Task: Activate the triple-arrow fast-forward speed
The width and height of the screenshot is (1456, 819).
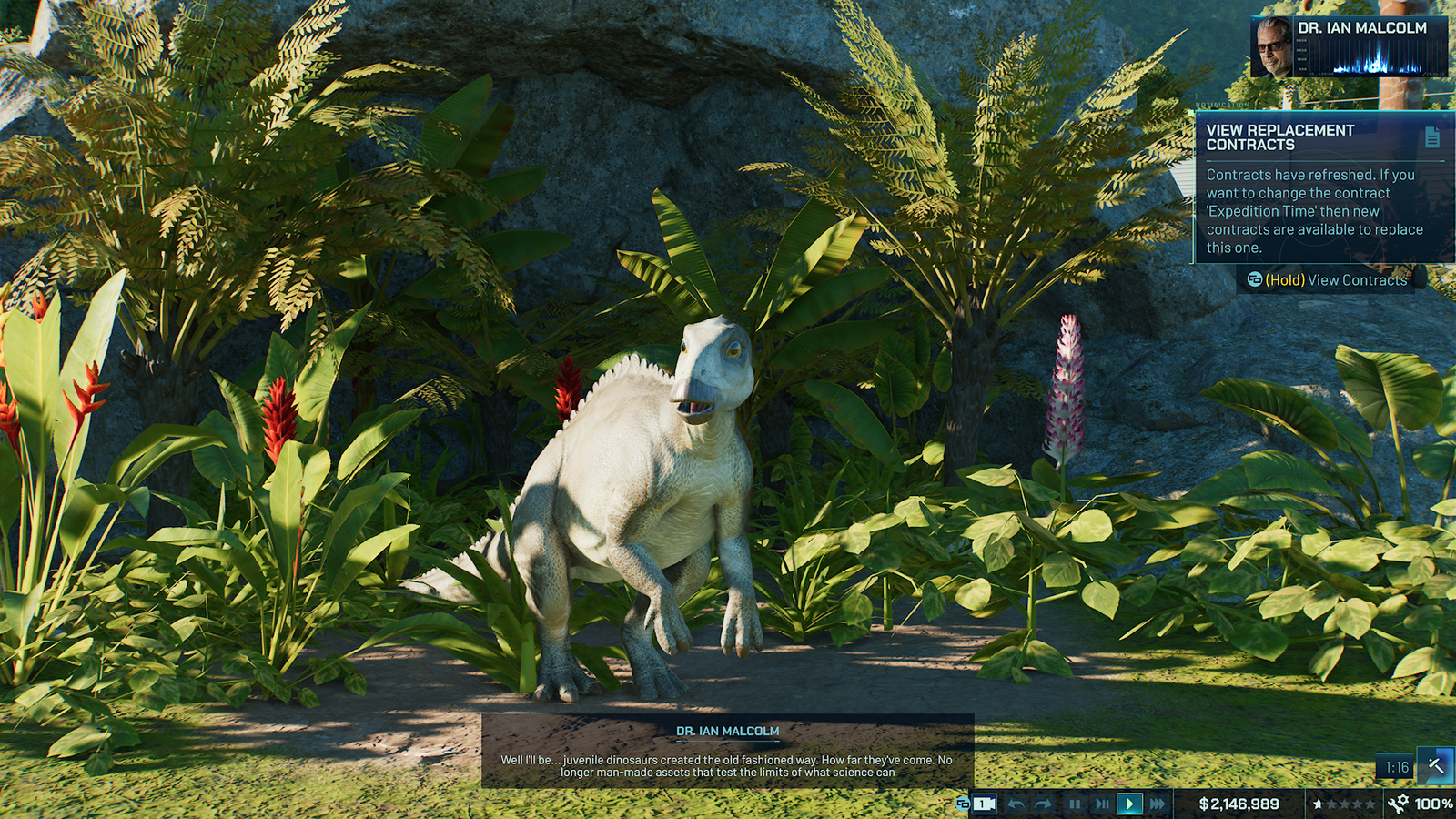Action: tap(1157, 804)
